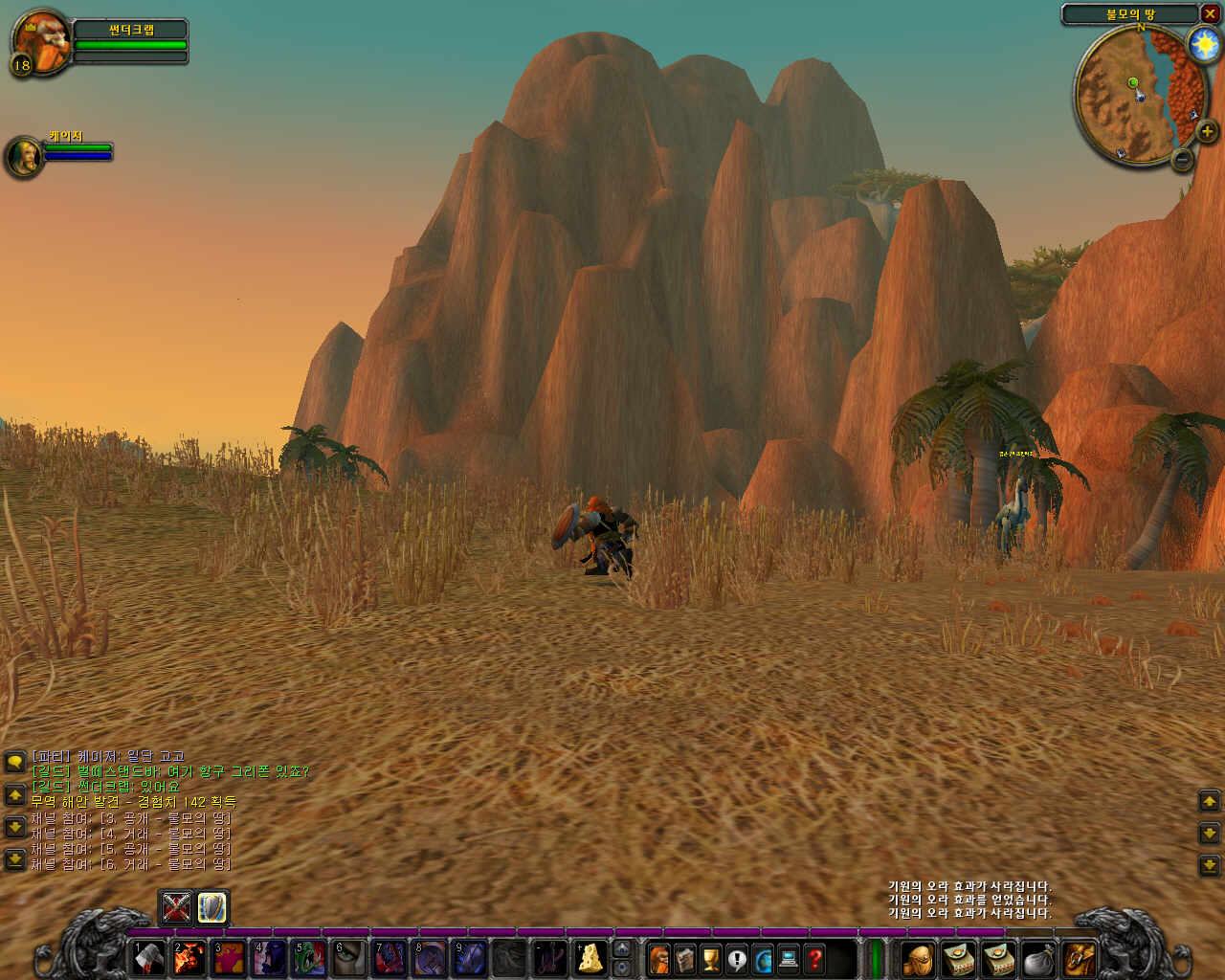Screen dimensions: 1225x980
Task: Click the circular minimap
Action: tap(1134, 94)
